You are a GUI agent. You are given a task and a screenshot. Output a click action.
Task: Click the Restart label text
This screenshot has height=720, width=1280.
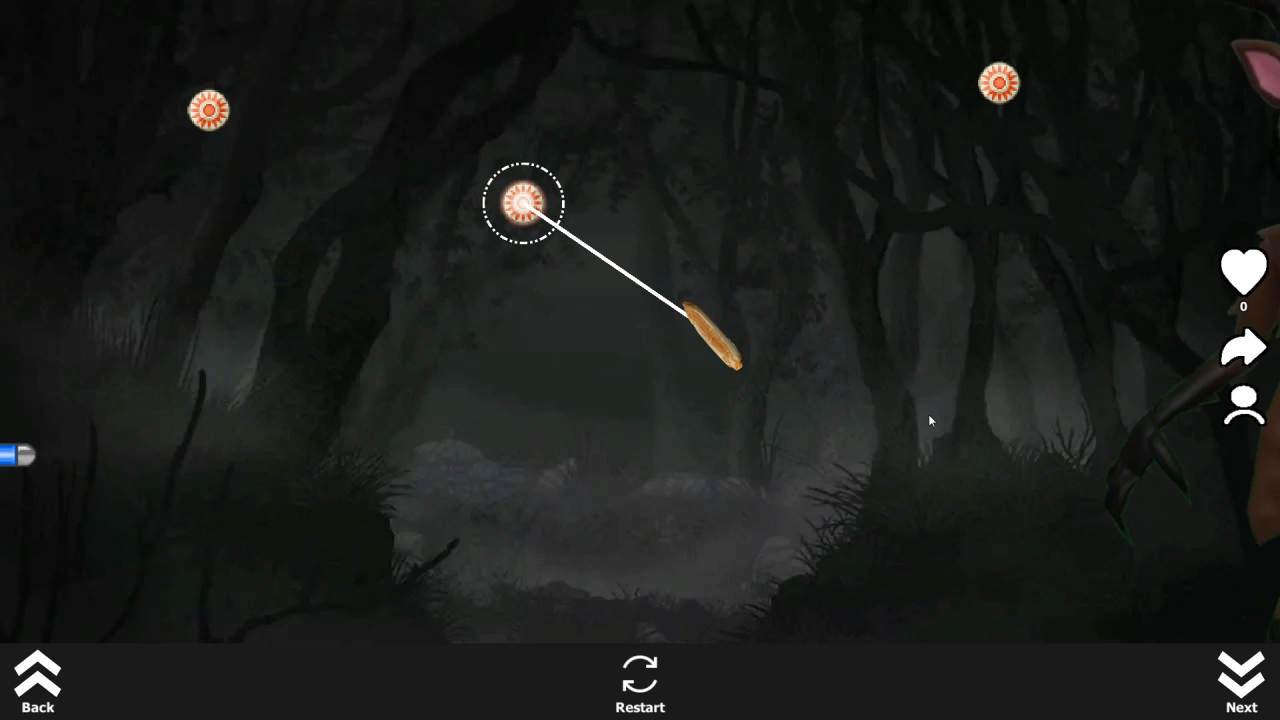[x=640, y=707]
